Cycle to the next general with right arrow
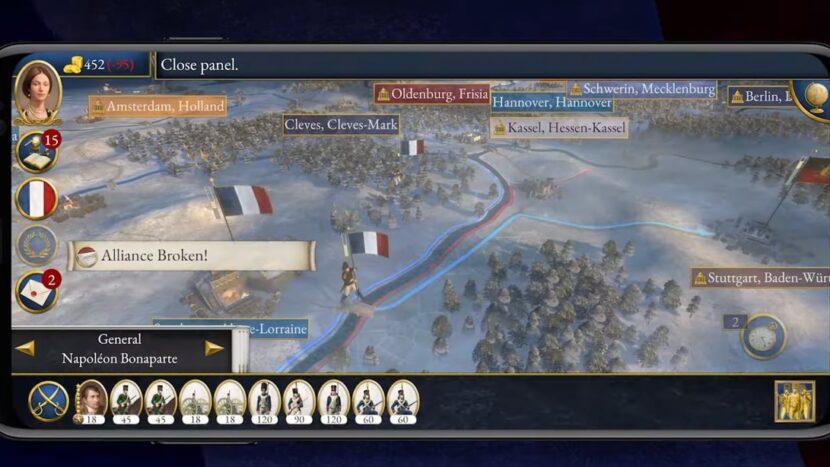 (214, 348)
